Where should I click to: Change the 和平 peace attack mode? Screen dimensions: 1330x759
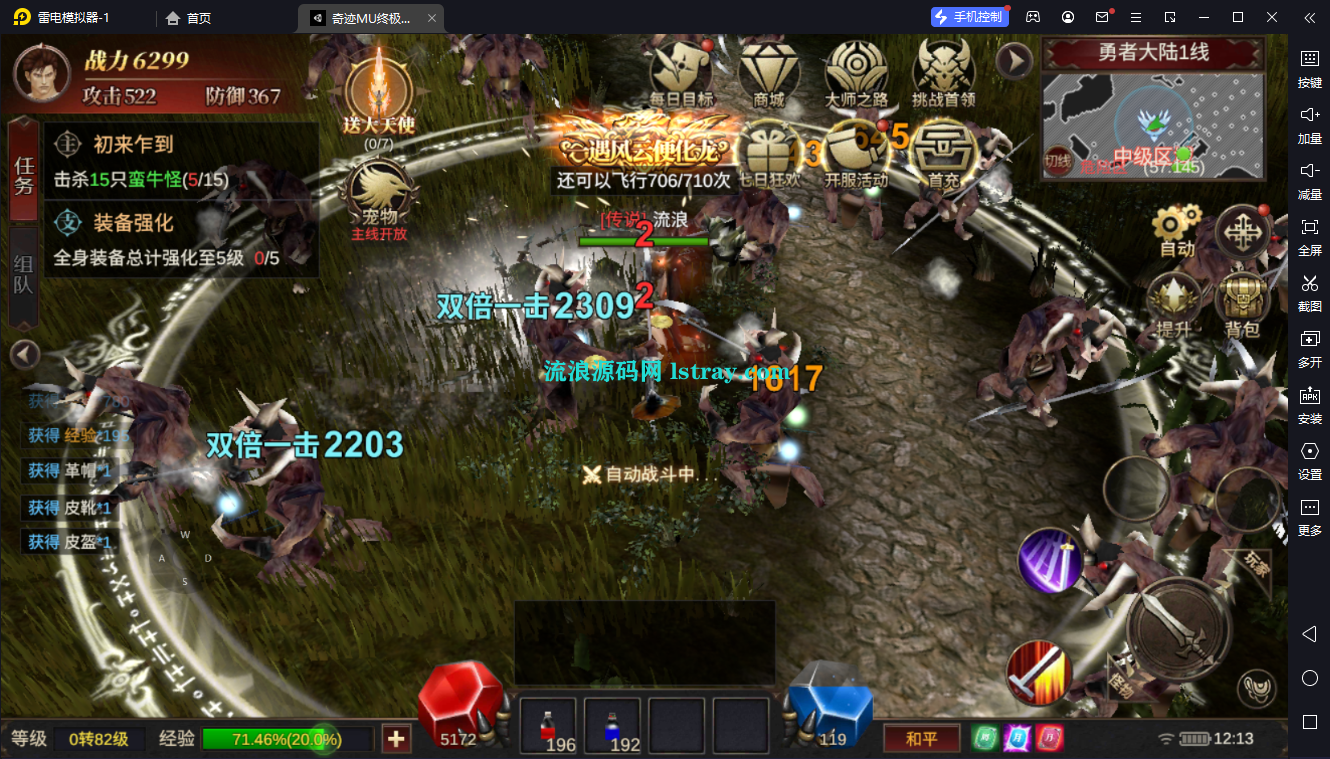click(x=921, y=739)
